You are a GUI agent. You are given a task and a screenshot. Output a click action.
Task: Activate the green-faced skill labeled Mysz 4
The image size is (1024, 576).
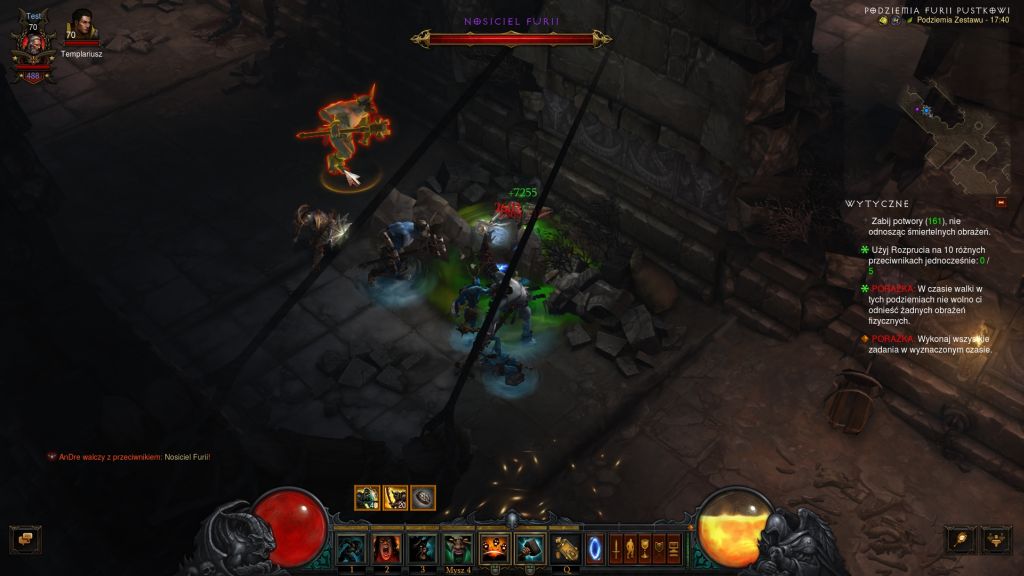pos(458,548)
